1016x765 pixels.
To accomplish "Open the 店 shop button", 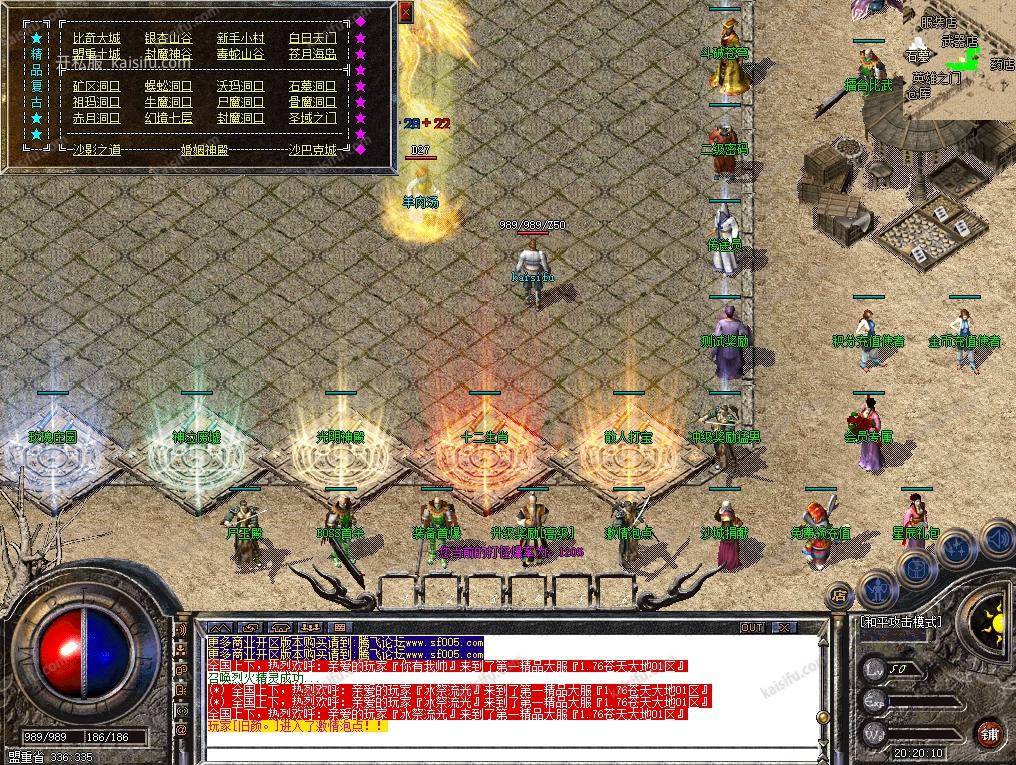I will click(x=840, y=597).
